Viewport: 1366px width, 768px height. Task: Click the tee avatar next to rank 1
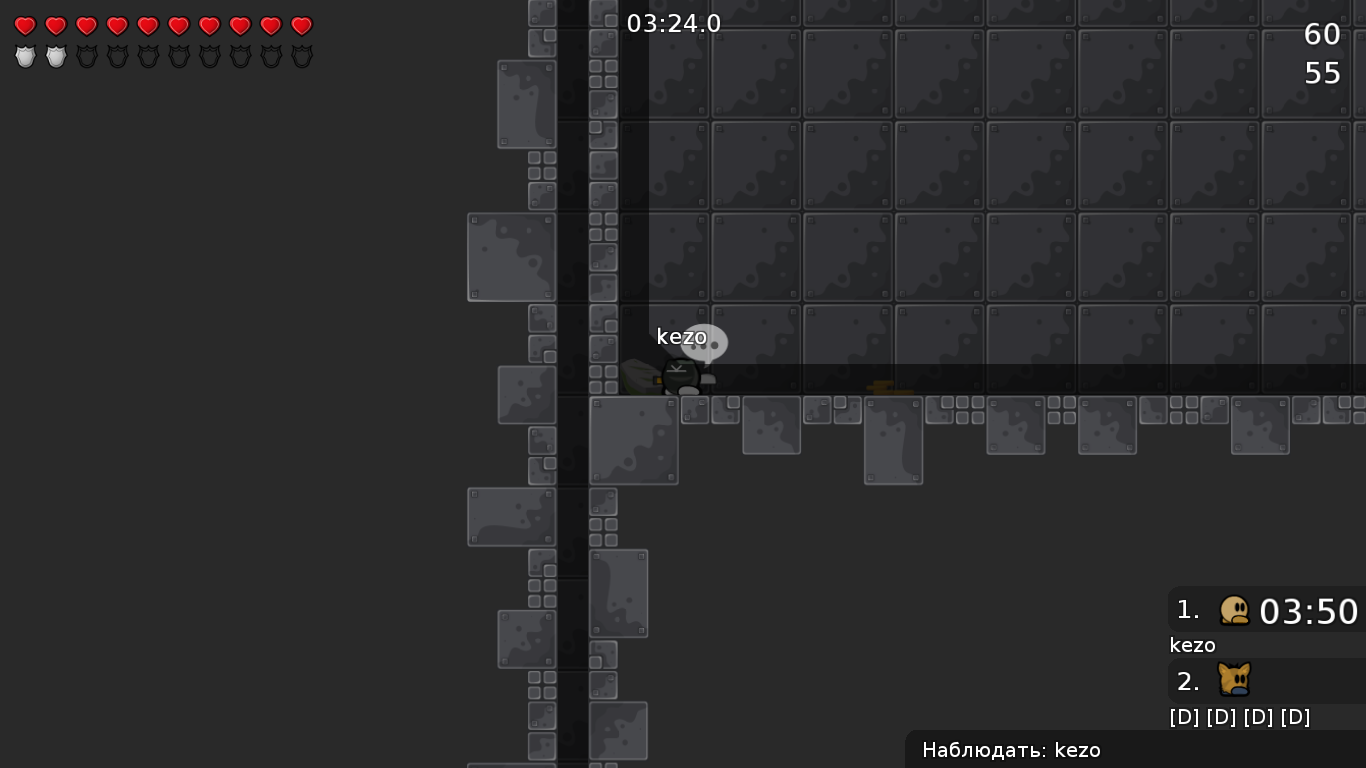(1235, 611)
